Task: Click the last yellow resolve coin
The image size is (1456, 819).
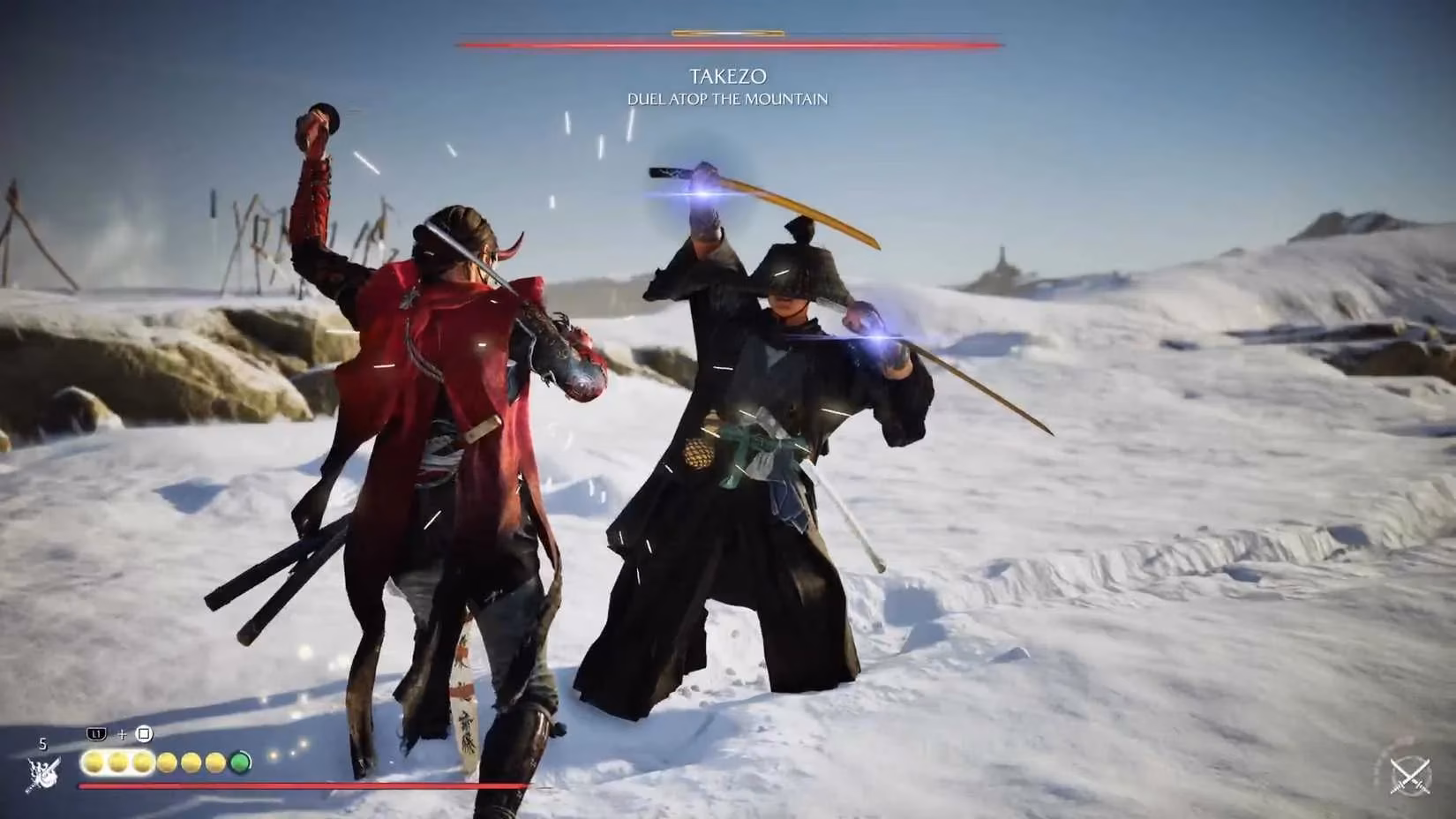Action: [214, 764]
